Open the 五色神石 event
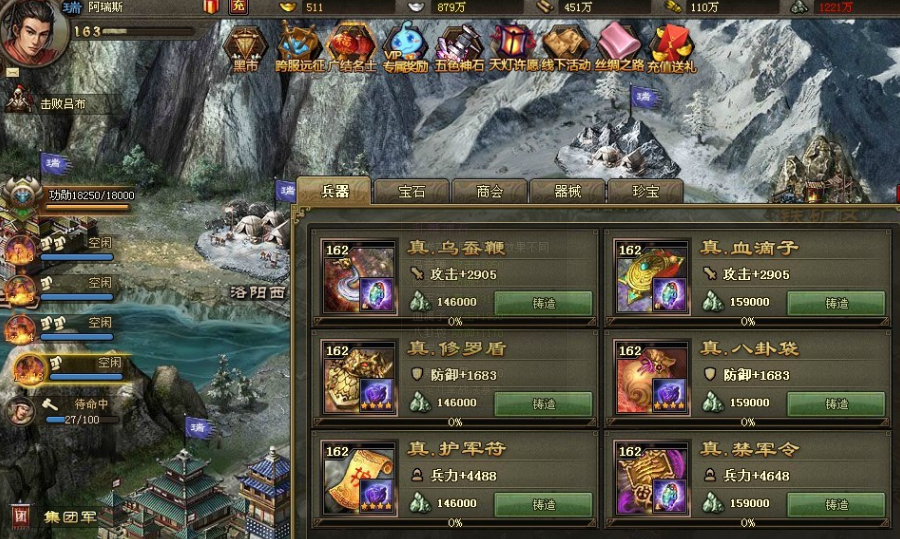The width and height of the screenshot is (900, 539). [460, 48]
